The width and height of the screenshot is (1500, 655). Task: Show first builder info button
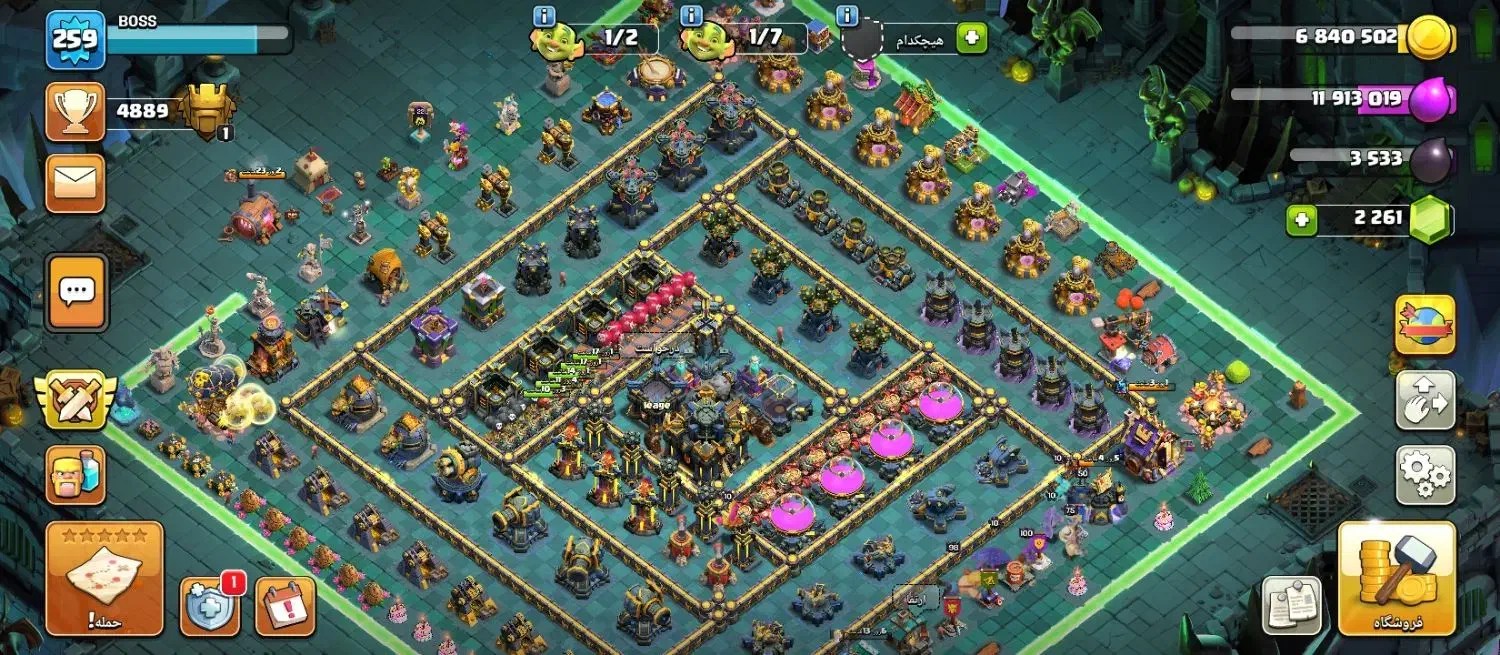coord(544,16)
